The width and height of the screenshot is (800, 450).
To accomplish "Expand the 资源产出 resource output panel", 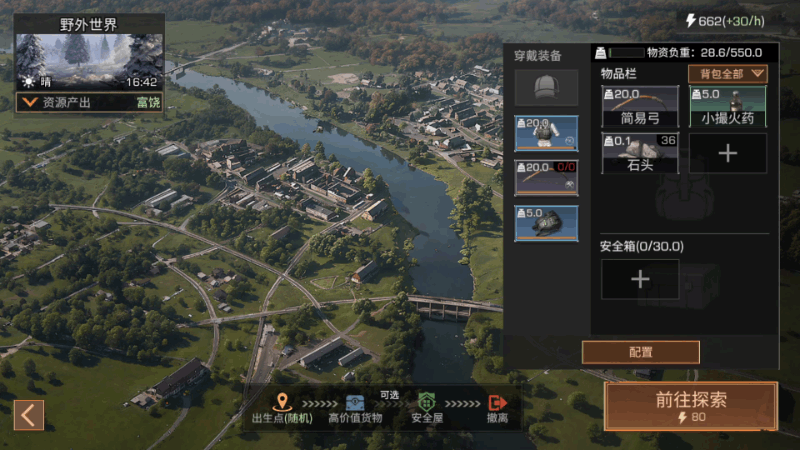I will pyautogui.click(x=28, y=102).
